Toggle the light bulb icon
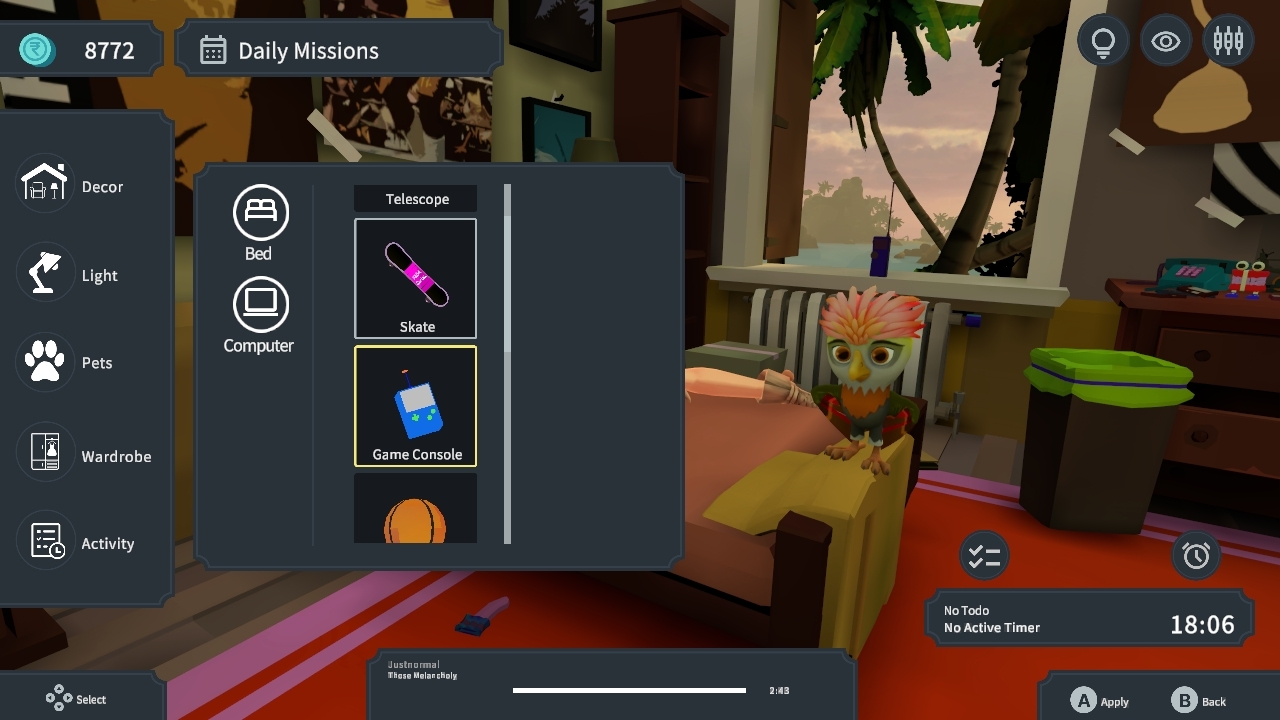Screen dimensions: 1280x720 tap(1102, 40)
